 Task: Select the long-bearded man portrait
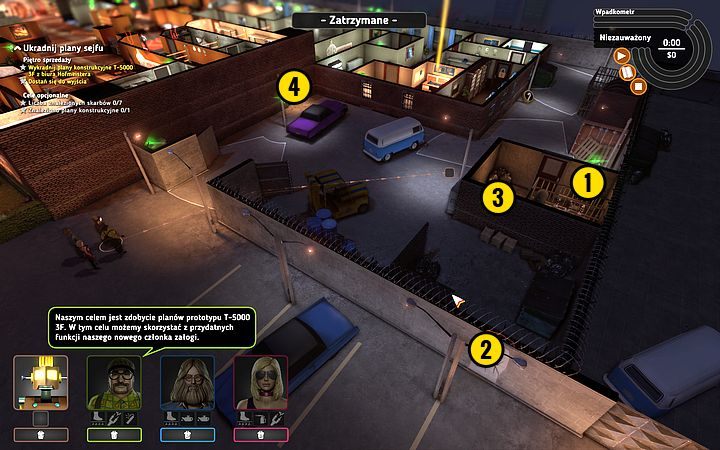pyautogui.click(x=187, y=381)
